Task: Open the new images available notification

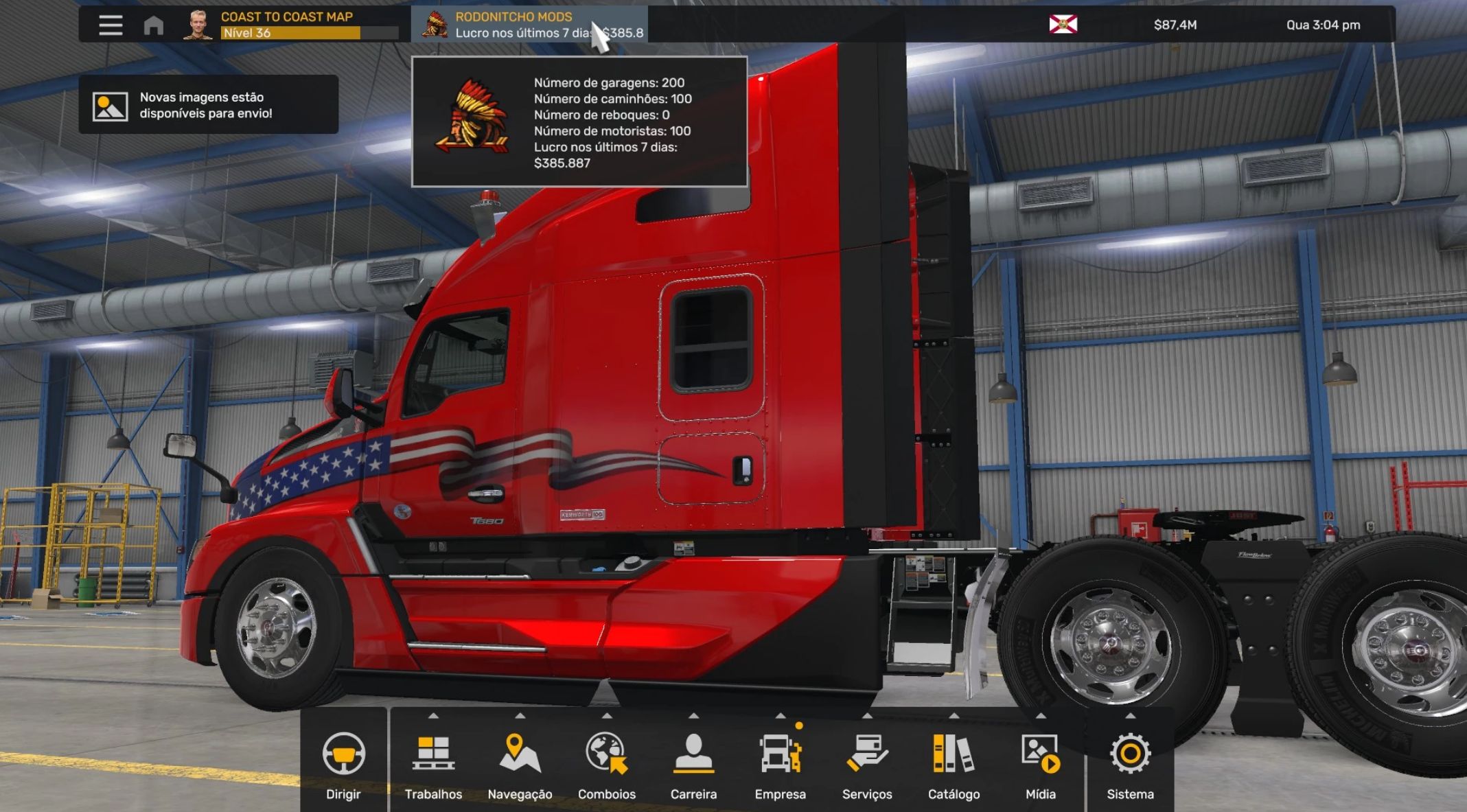Action: (208, 105)
